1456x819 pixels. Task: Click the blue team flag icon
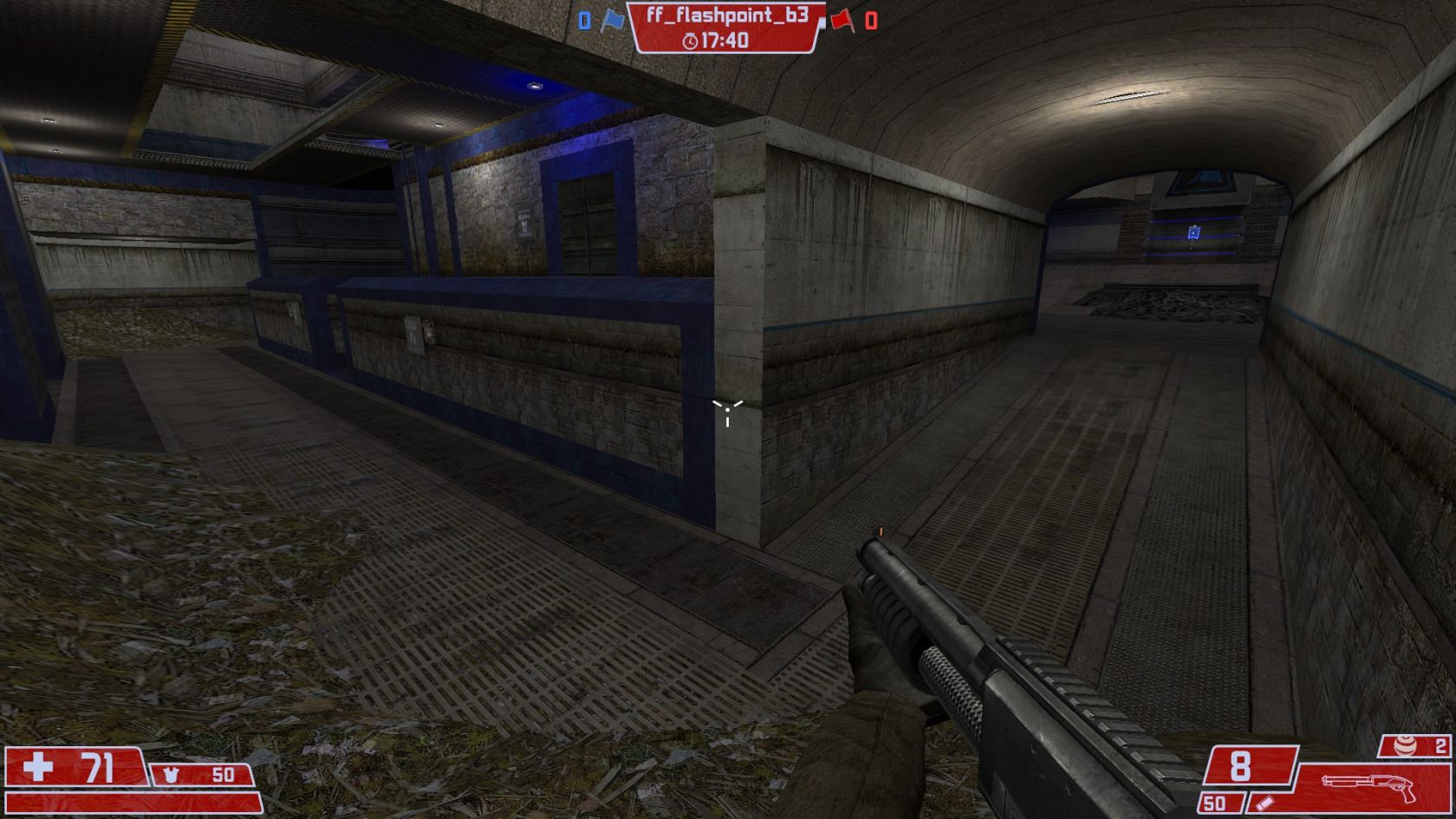(x=613, y=20)
